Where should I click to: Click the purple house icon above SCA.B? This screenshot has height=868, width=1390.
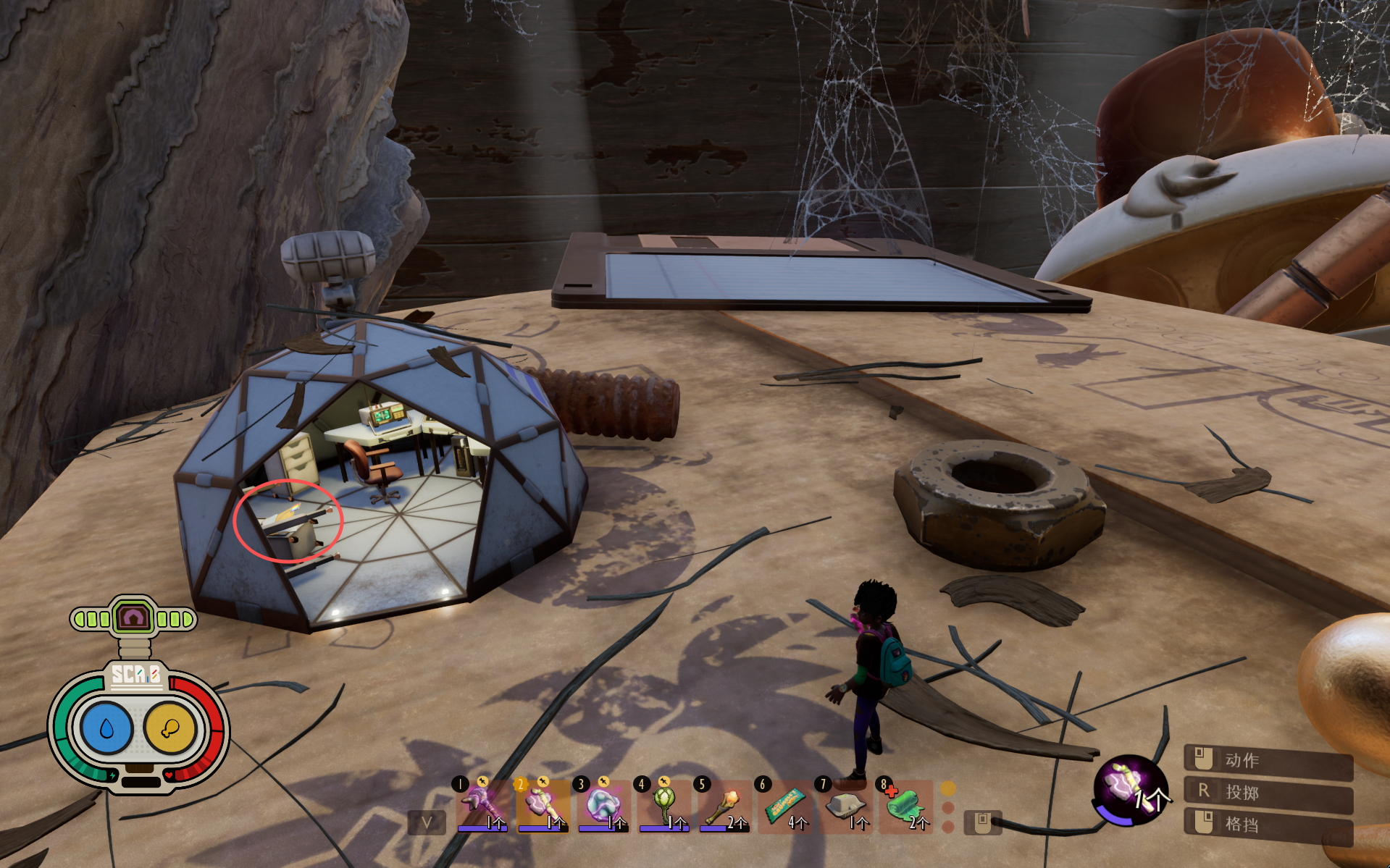[133, 618]
